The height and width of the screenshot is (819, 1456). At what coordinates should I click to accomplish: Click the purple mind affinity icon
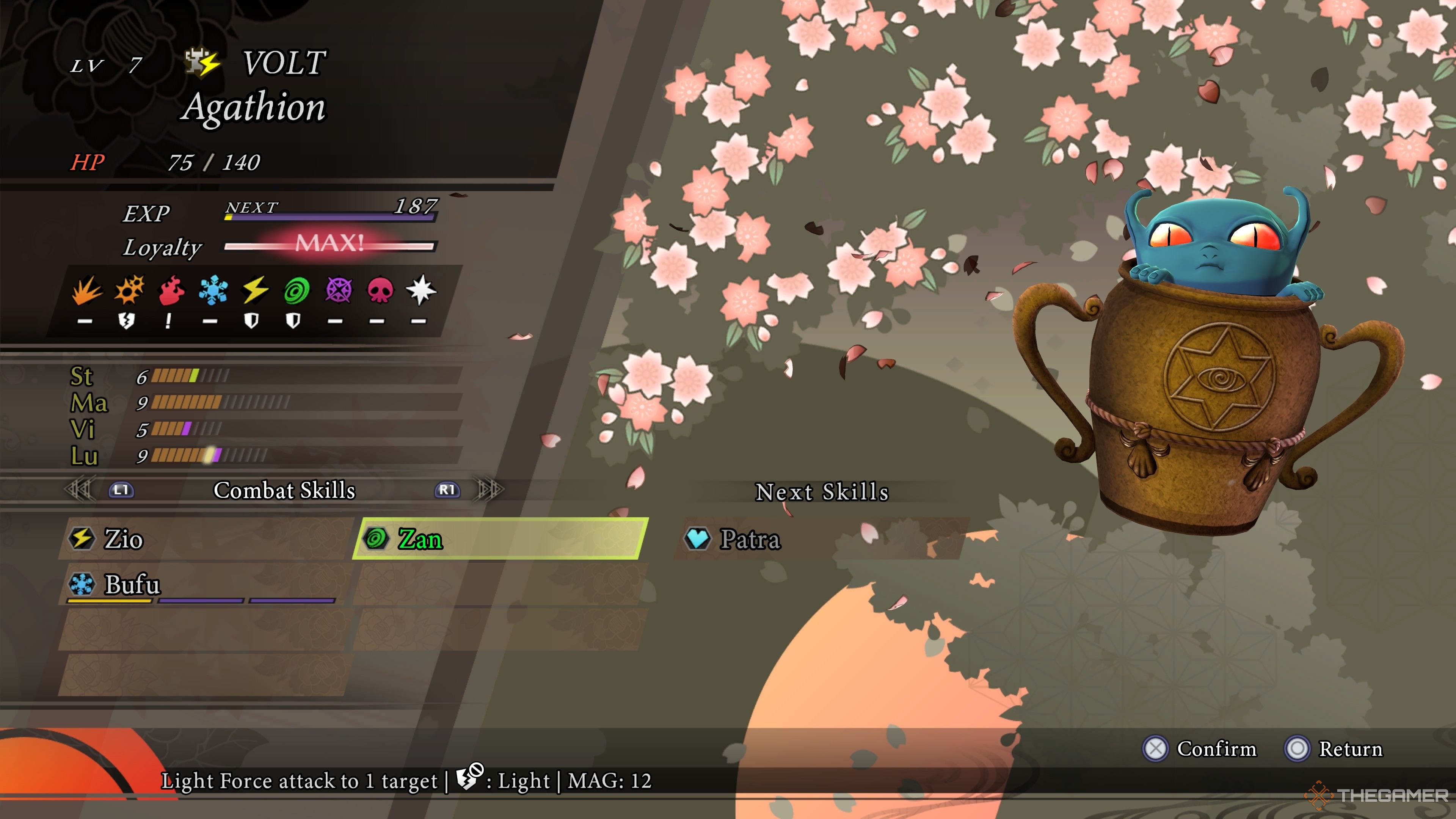coord(339,290)
